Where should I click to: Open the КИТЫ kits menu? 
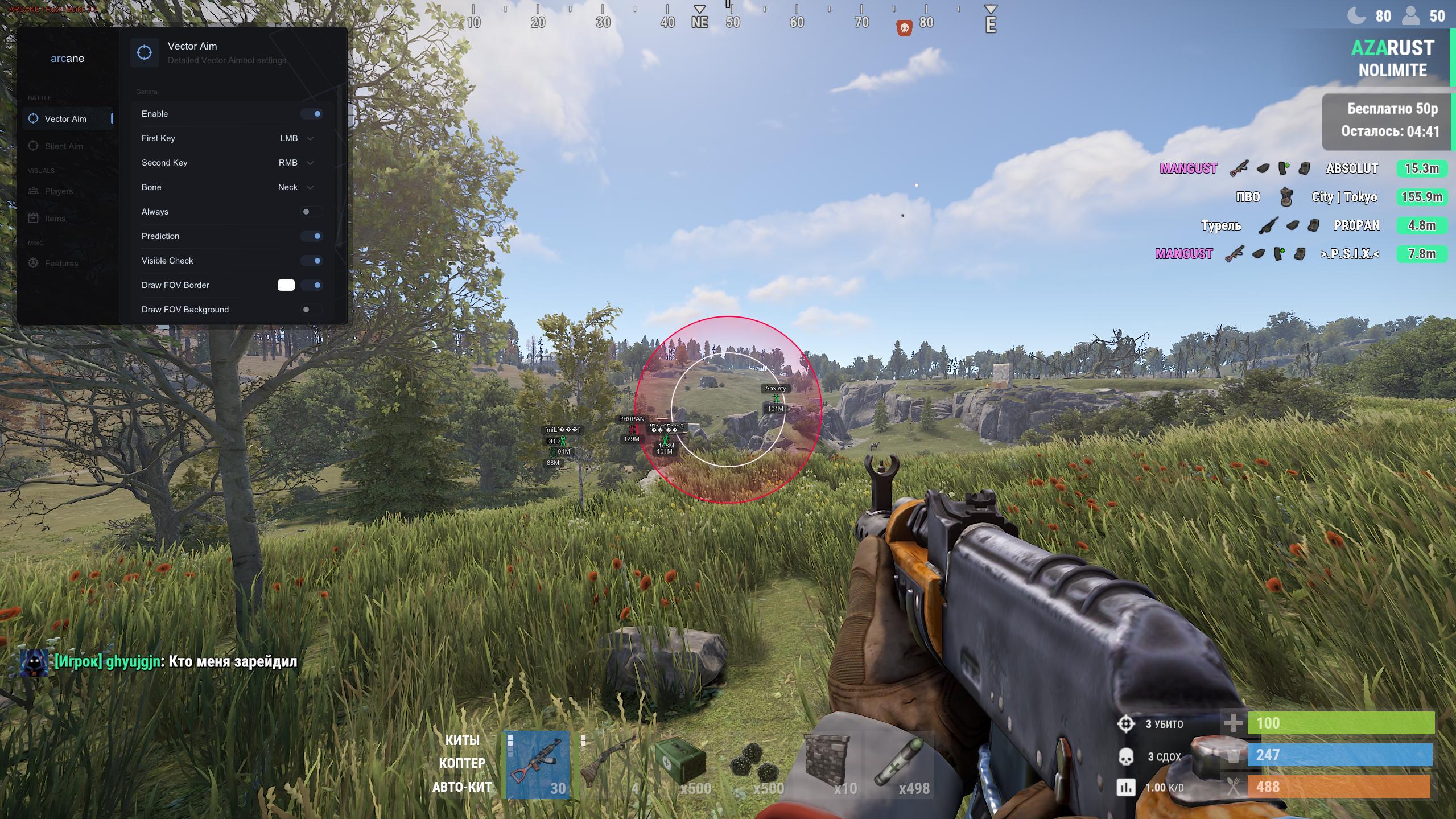pyautogui.click(x=462, y=740)
